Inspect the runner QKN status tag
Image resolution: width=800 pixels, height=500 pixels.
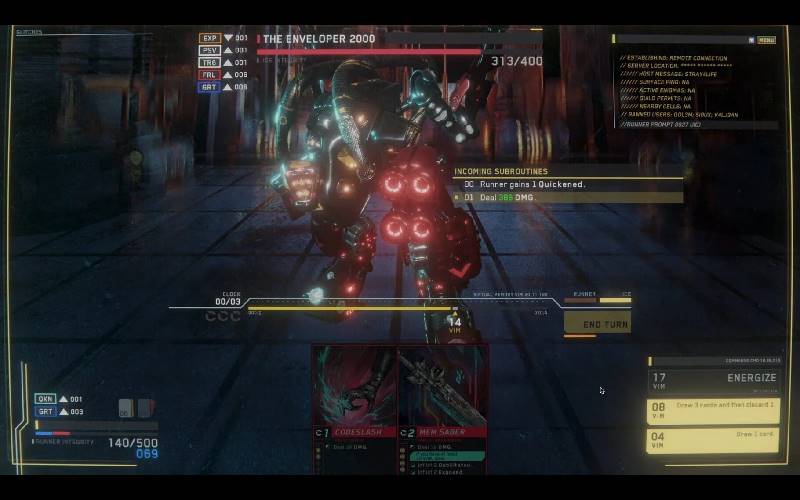coord(46,398)
